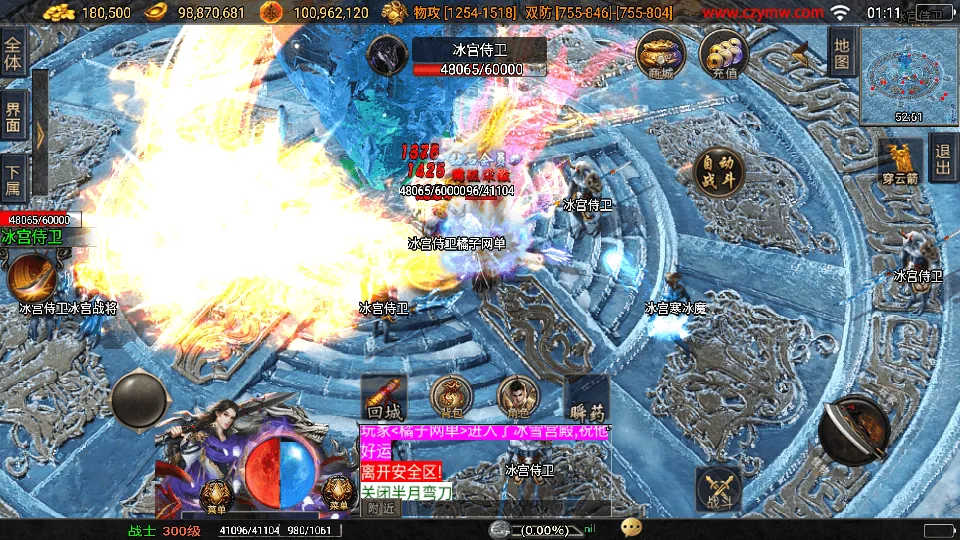Open the 地图 map panel
The image size is (960, 540).
tap(841, 52)
